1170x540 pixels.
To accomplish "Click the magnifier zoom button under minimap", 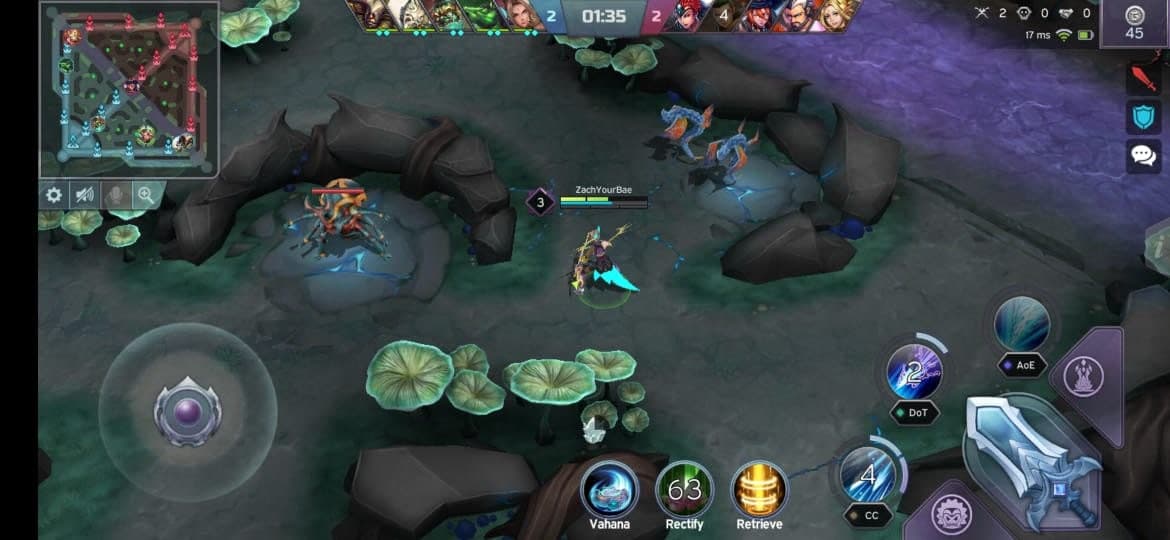I will [146, 195].
